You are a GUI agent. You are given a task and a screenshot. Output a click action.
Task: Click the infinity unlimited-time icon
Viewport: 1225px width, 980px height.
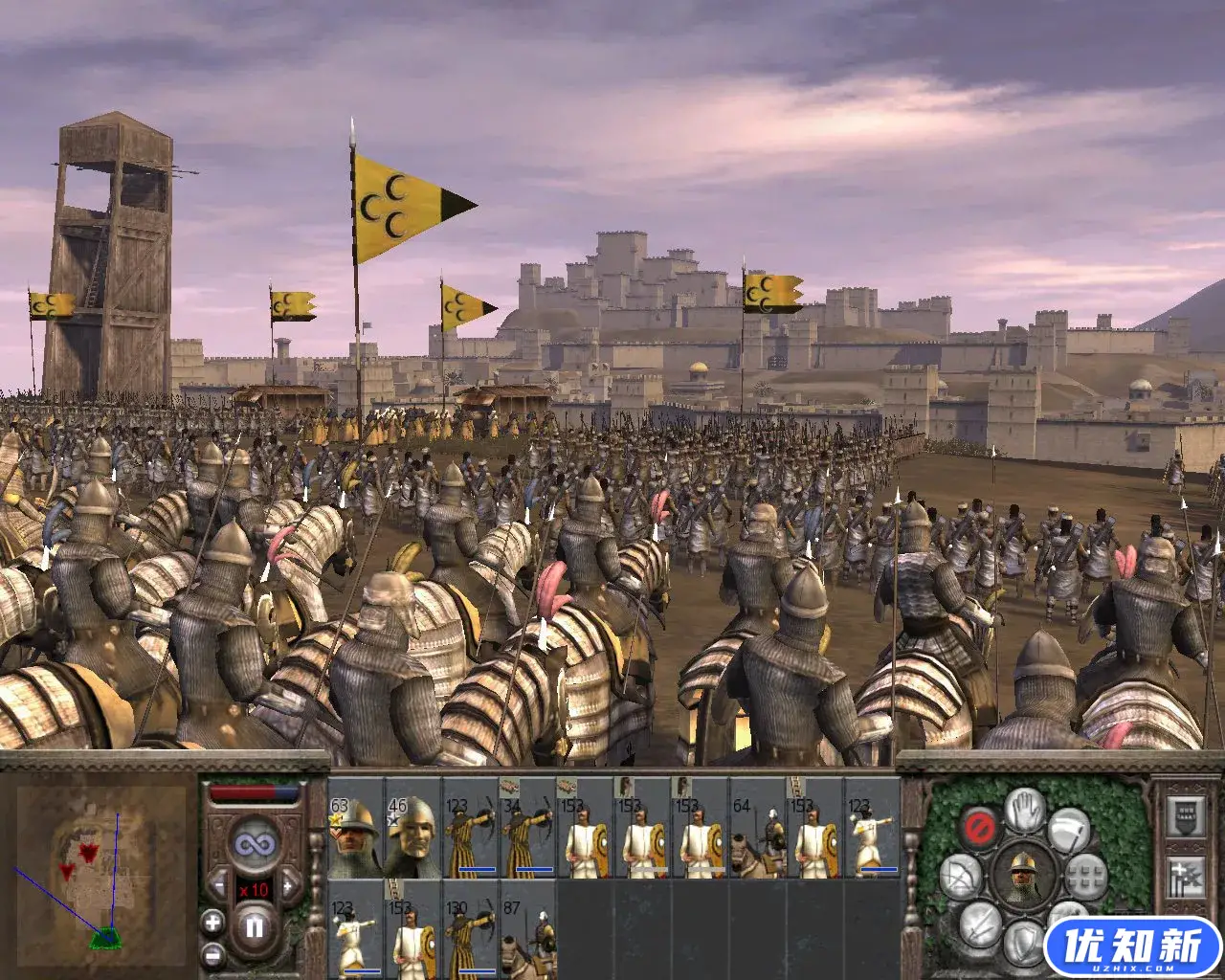tap(254, 843)
